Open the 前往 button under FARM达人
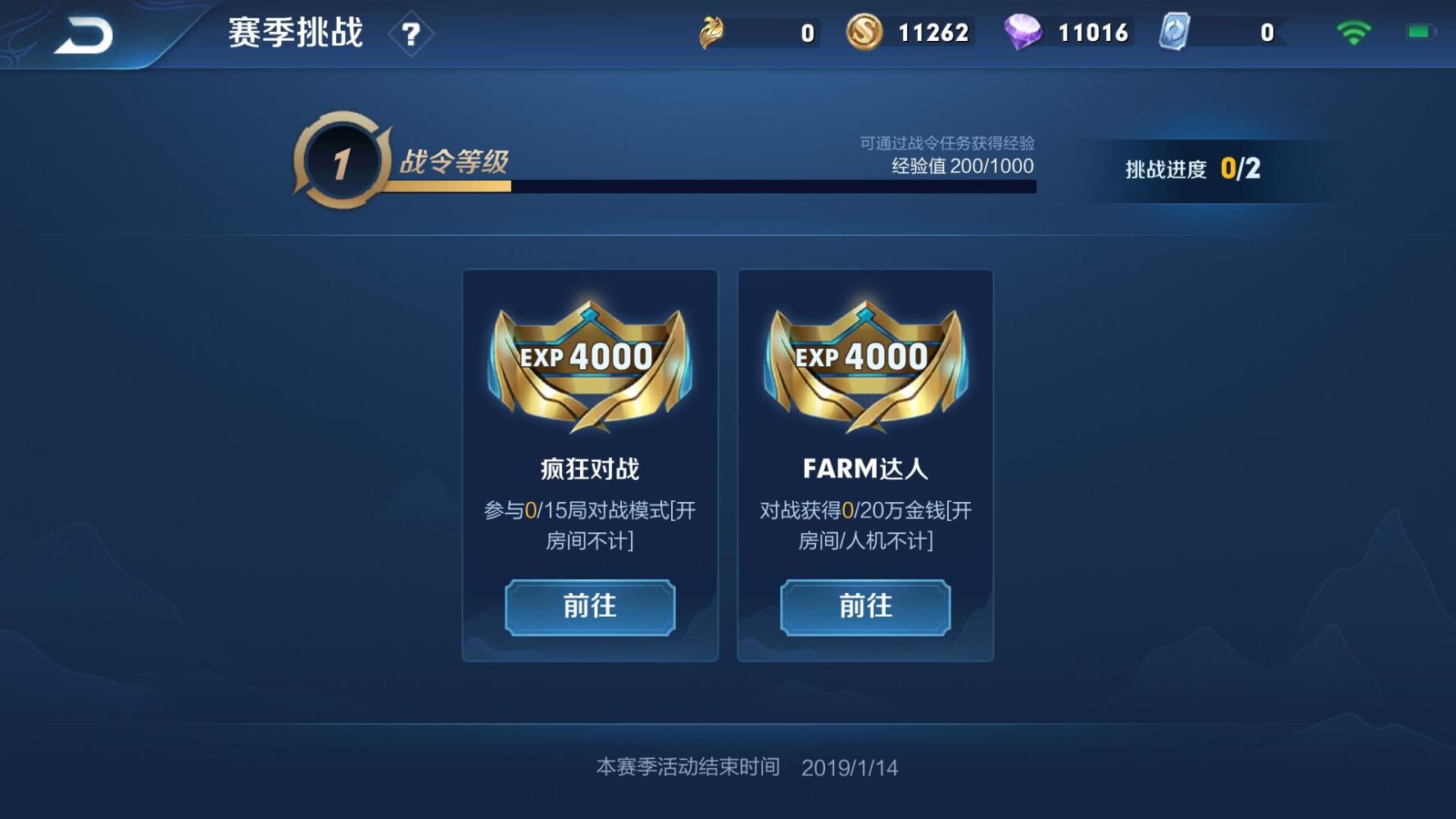Screen dimensions: 1456x819 864,607
